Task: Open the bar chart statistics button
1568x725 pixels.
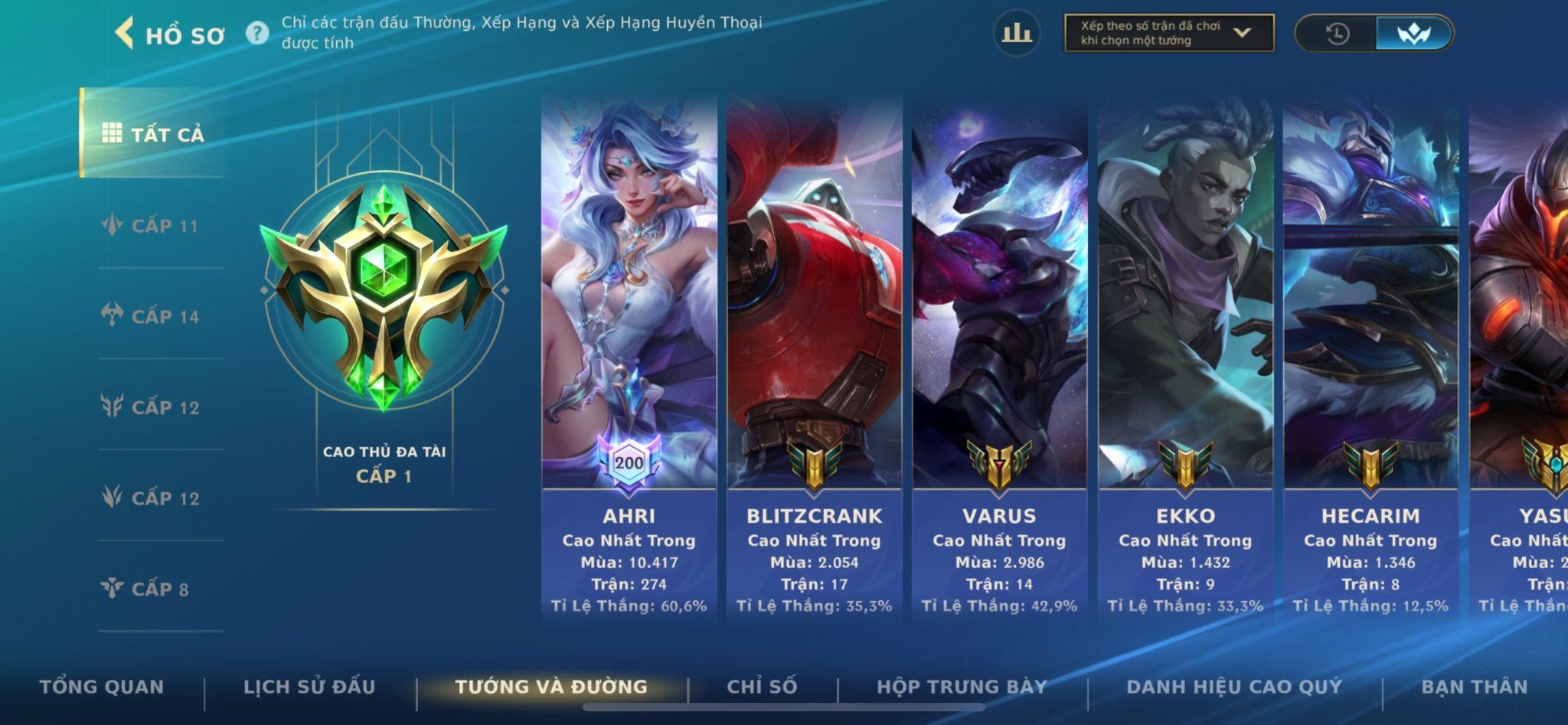Action: tap(1016, 33)
